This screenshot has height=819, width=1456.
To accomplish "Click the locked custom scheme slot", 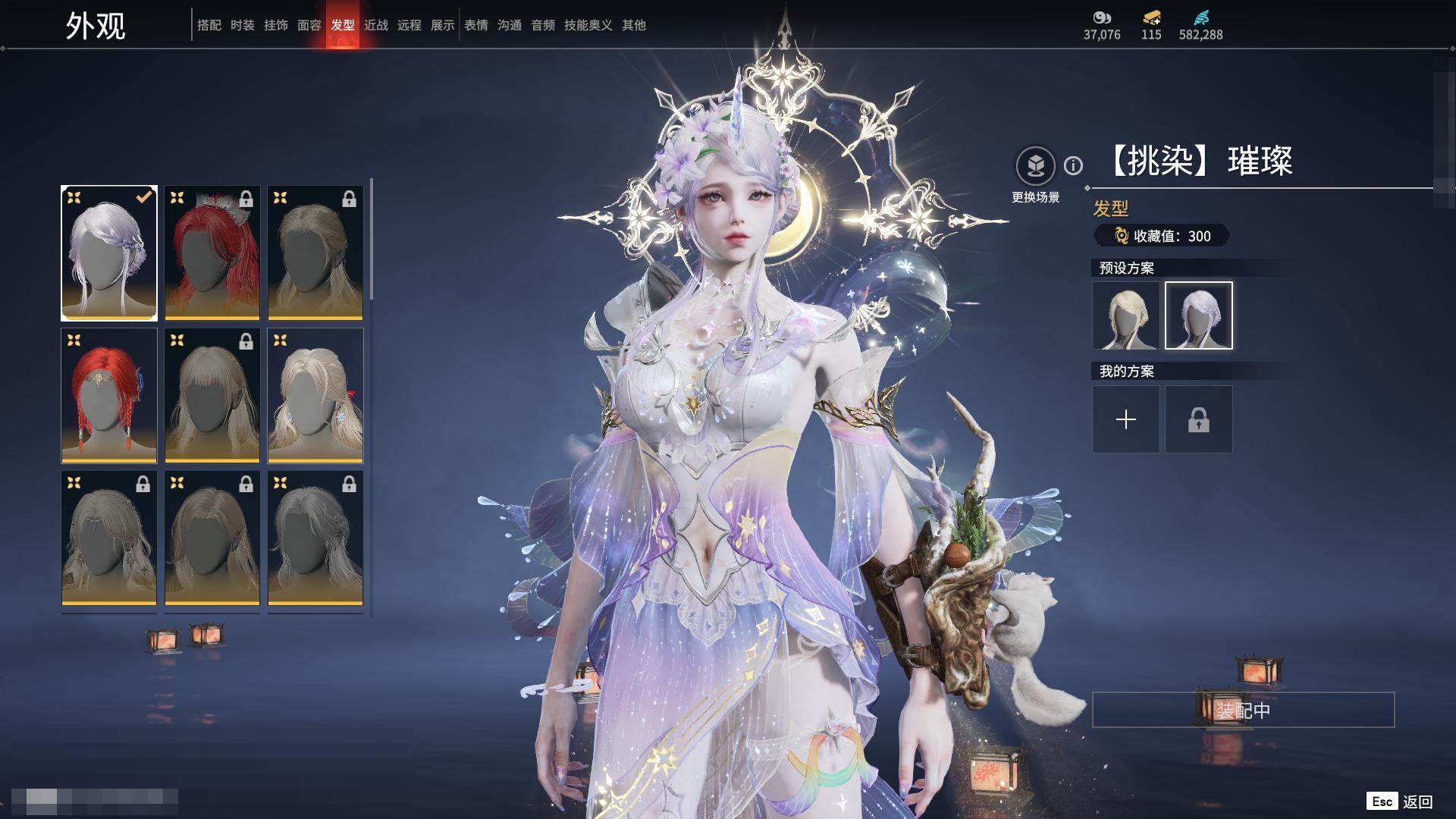I will 1199,419.
